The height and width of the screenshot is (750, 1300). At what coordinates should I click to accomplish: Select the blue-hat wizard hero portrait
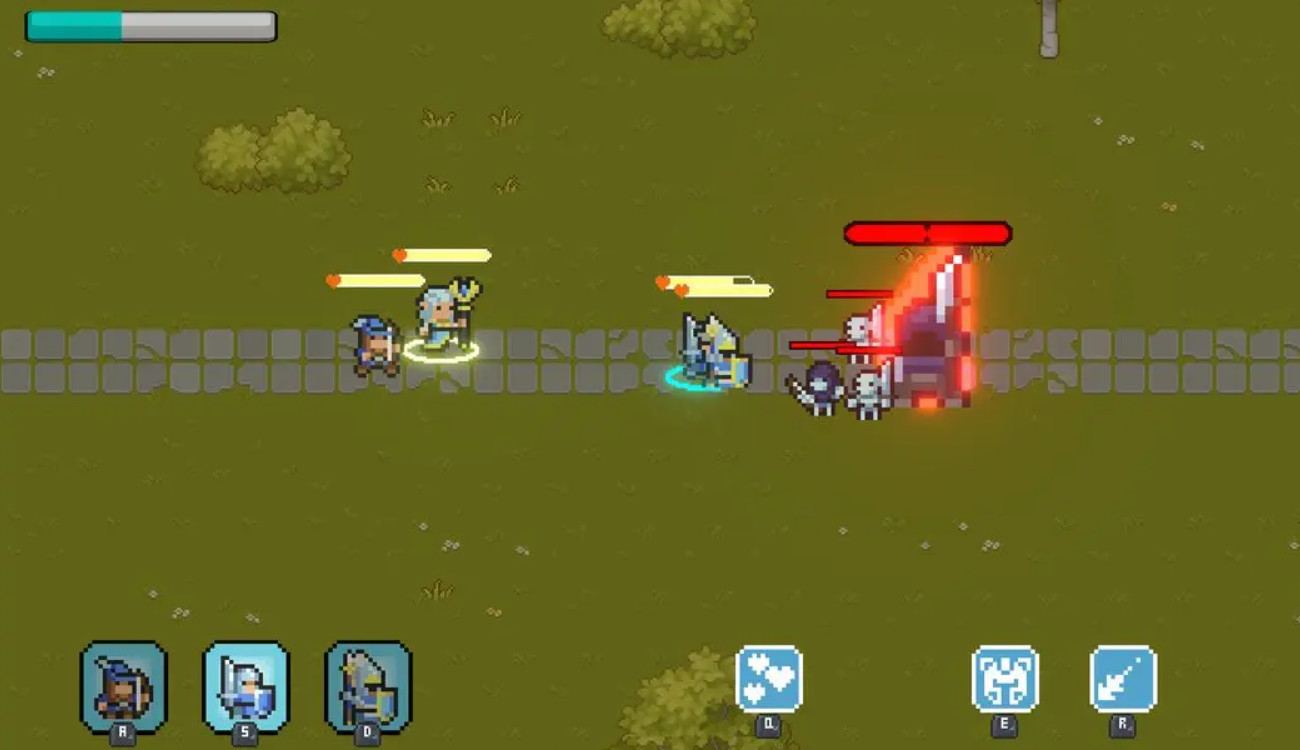click(124, 686)
